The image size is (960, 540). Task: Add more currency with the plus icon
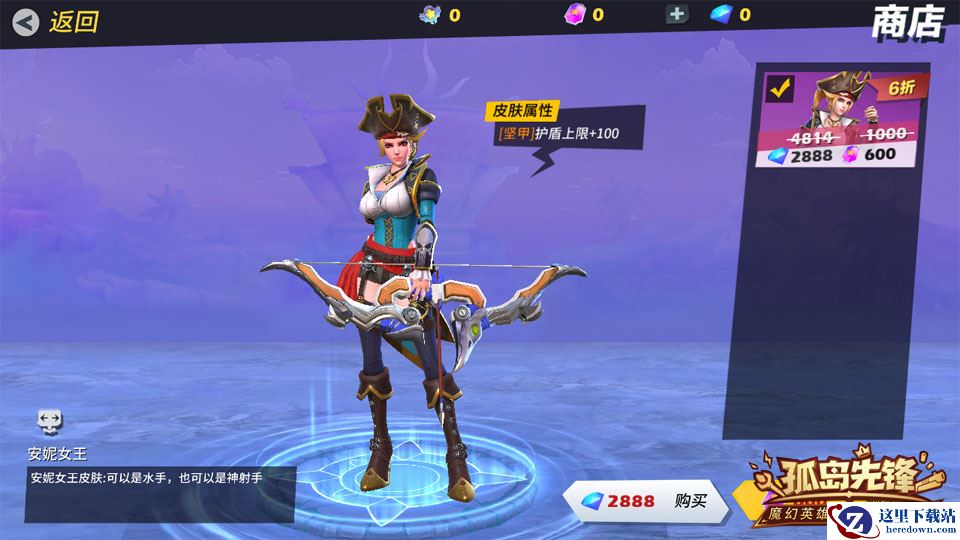click(x=677, y=14)
